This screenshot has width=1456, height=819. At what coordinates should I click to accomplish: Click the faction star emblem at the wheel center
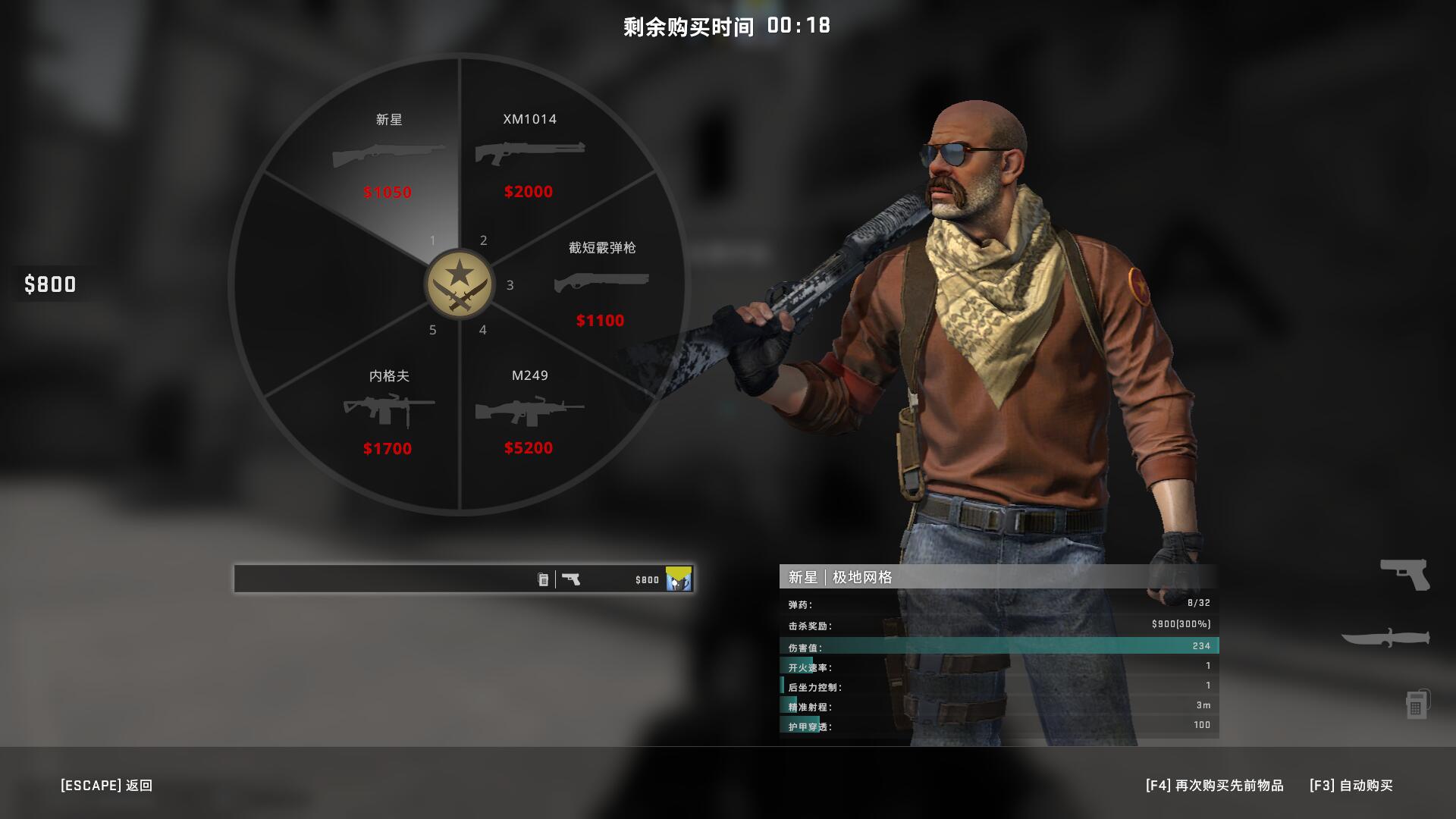coord(458,284)
